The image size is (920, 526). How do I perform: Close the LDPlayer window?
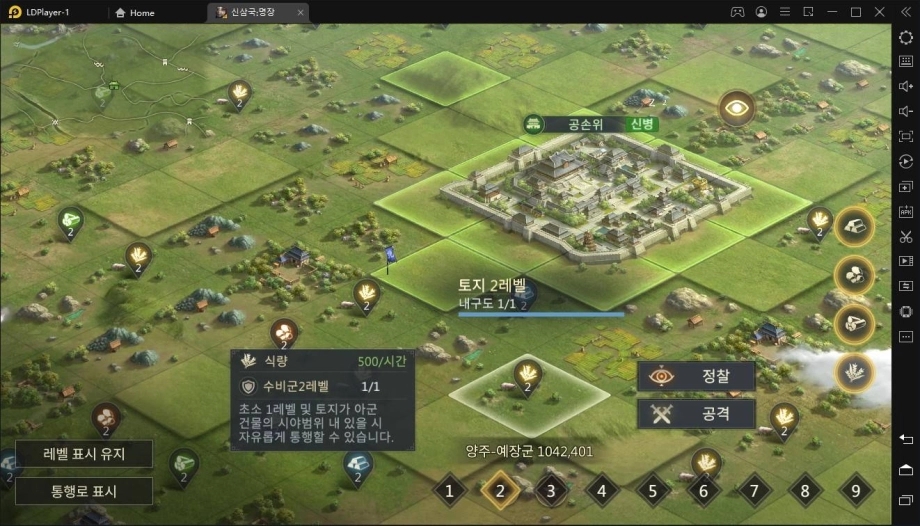[x=878, y=12]
